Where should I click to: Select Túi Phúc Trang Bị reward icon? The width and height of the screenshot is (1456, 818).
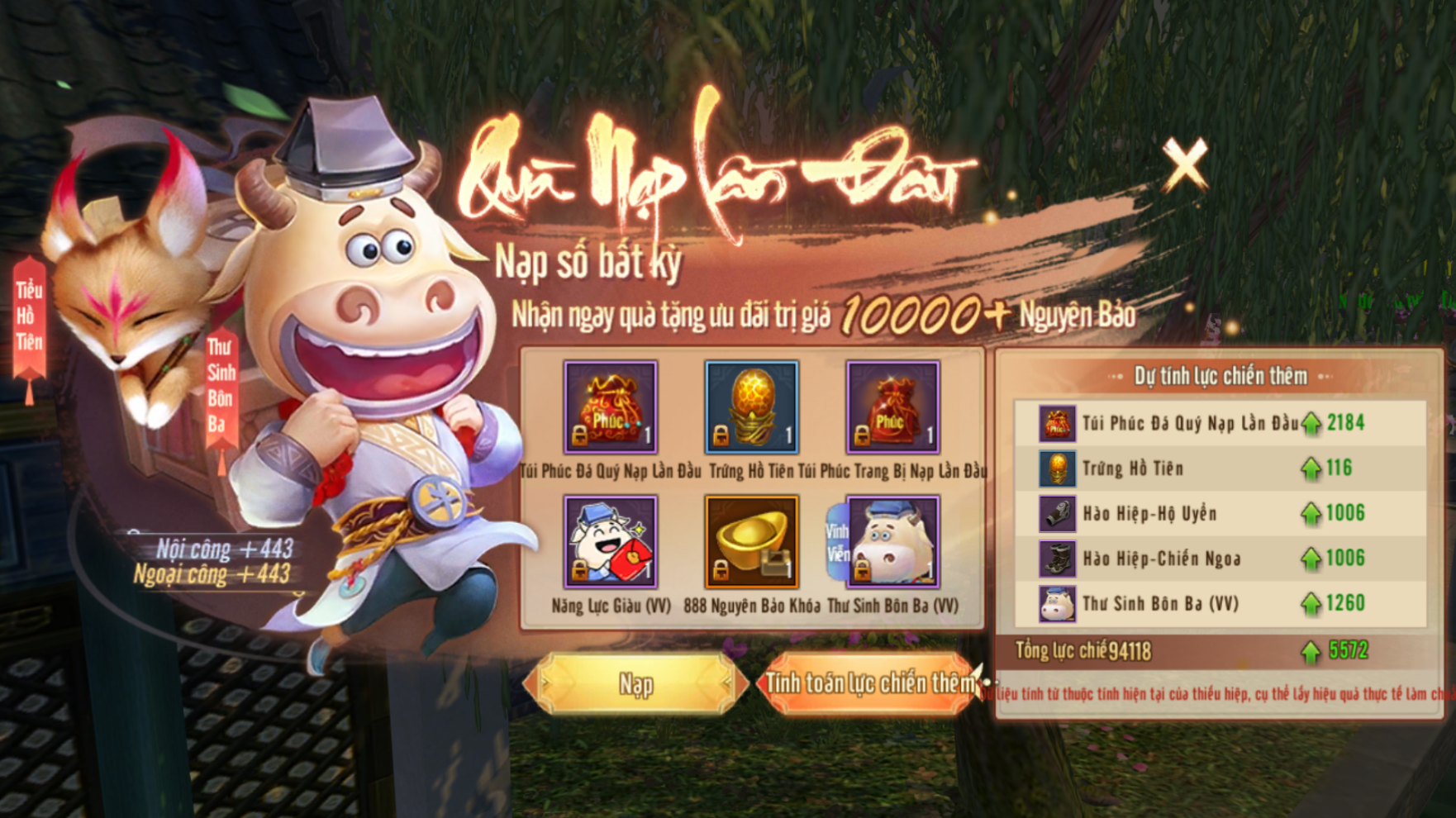[892, 407]
